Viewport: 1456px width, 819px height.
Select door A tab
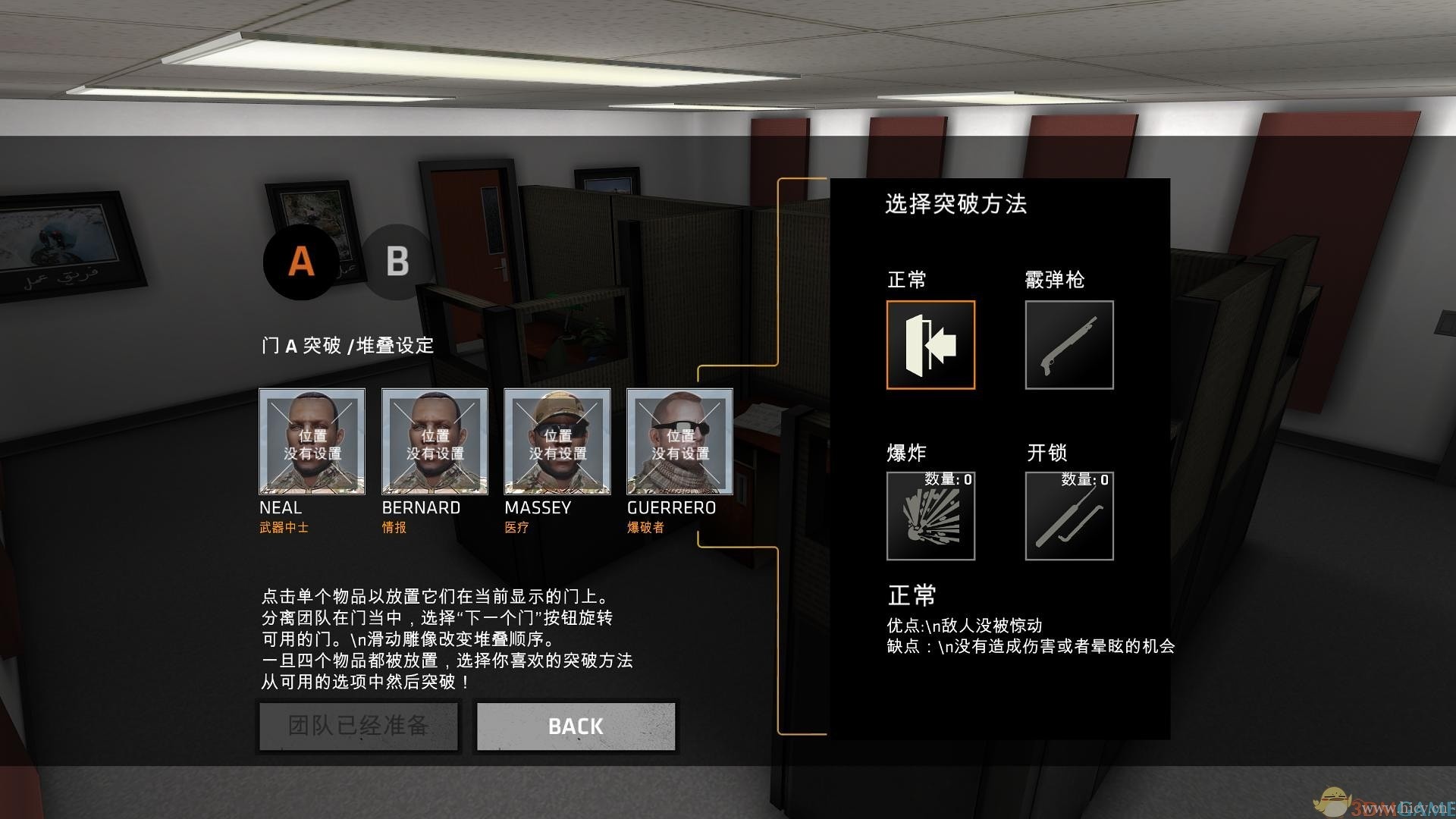click(x=301, y=262)
